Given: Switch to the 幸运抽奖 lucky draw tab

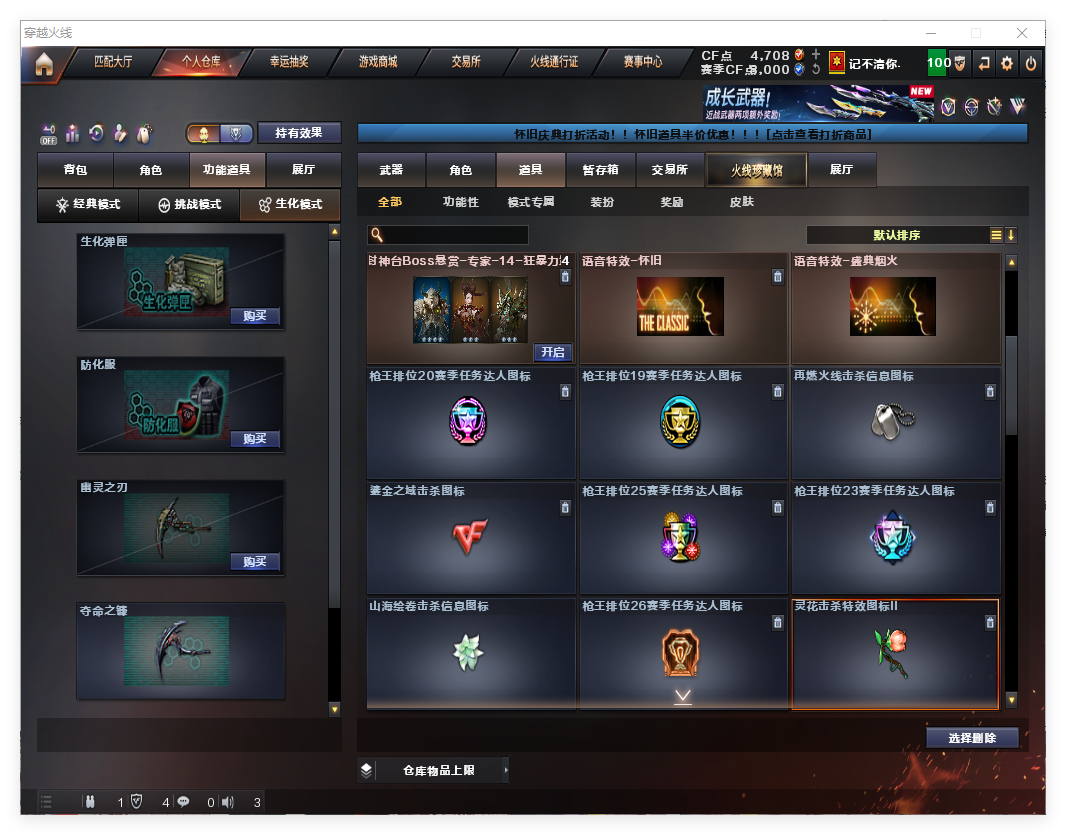Looking at the screenshot, I should pyautogui.click(x=289, y=62).
